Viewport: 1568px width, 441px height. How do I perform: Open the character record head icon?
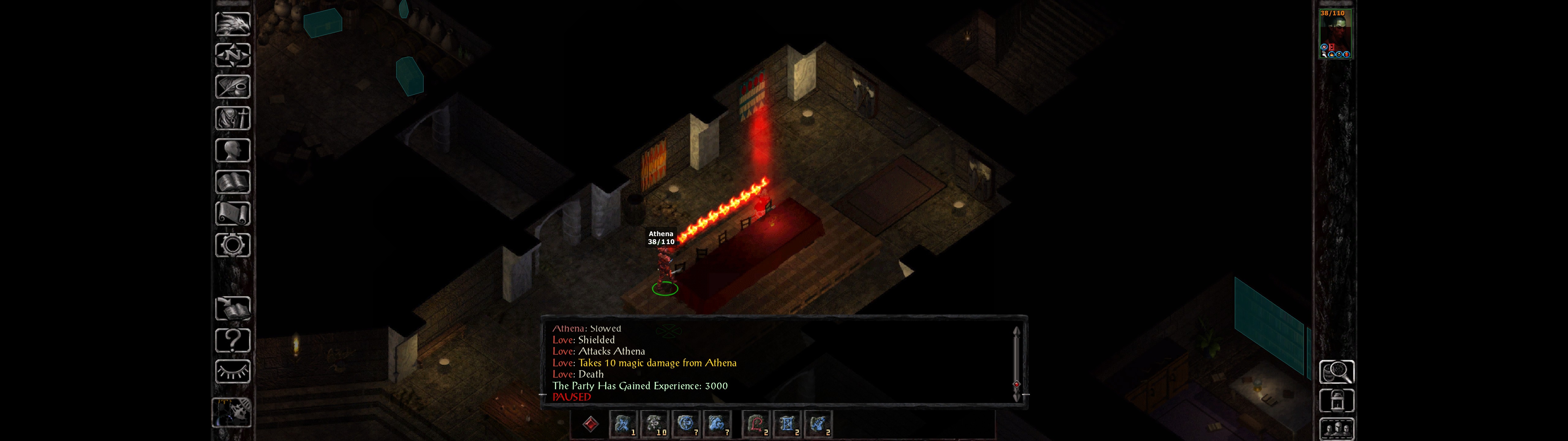coord(232,150)
